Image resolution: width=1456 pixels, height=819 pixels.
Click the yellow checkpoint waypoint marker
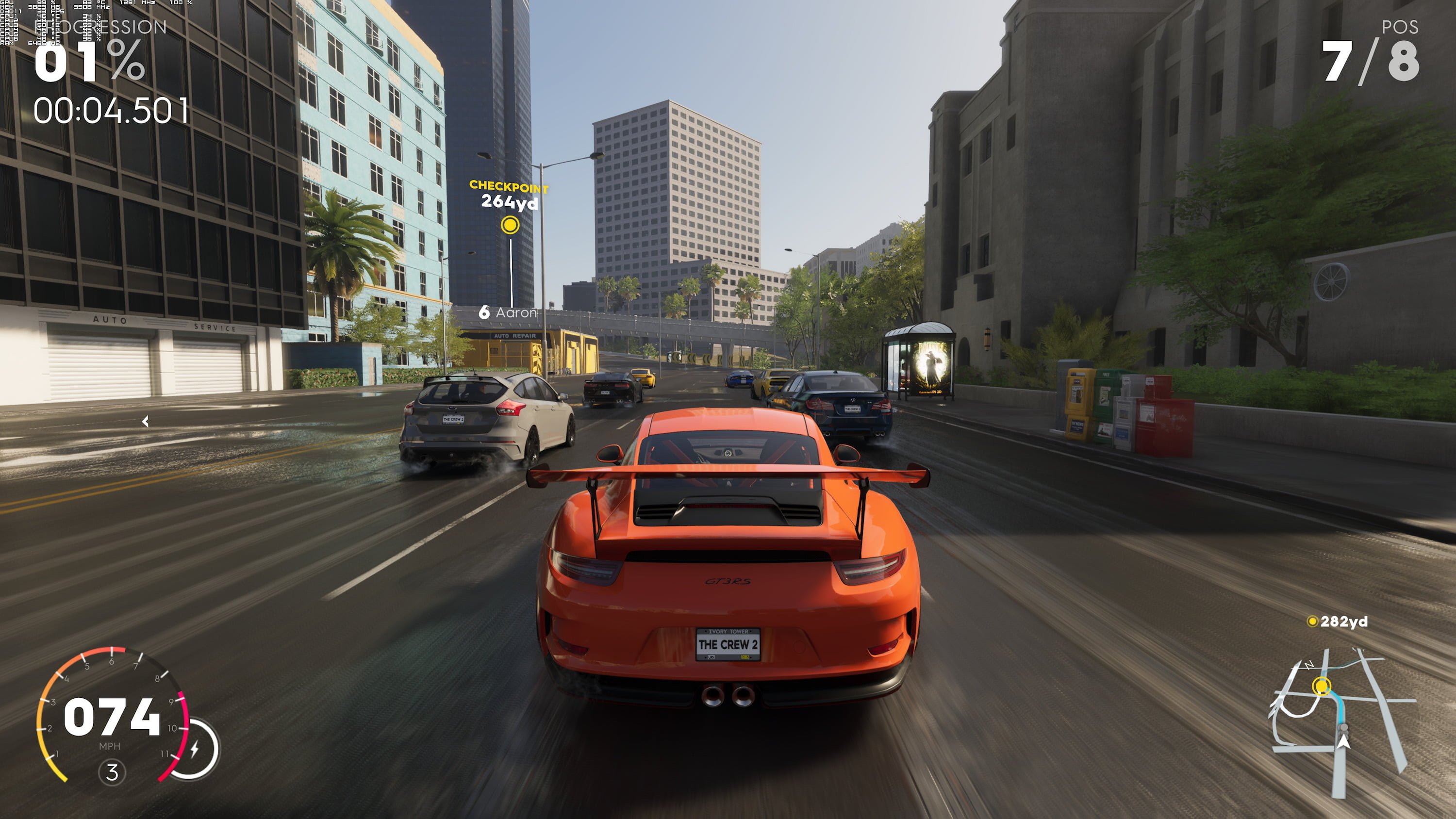(x=510, y=225)
